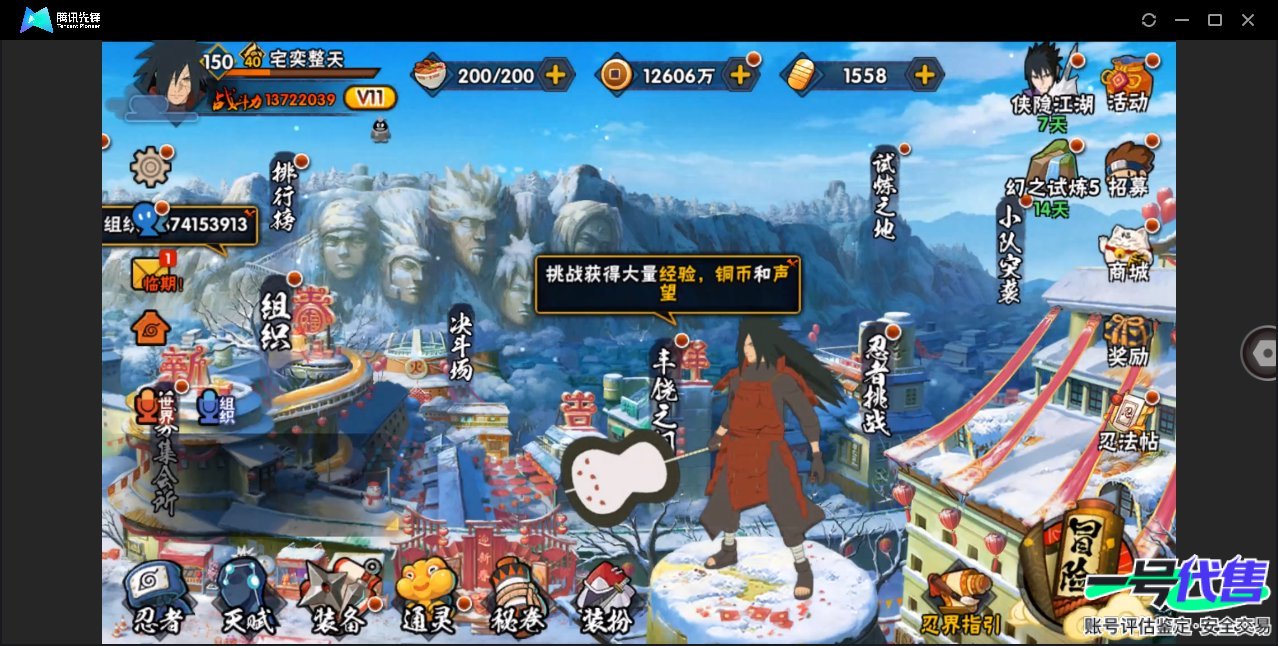Open the 招募 recruit menu
Screen dimensions: 1278x646
coord(1128,172)
